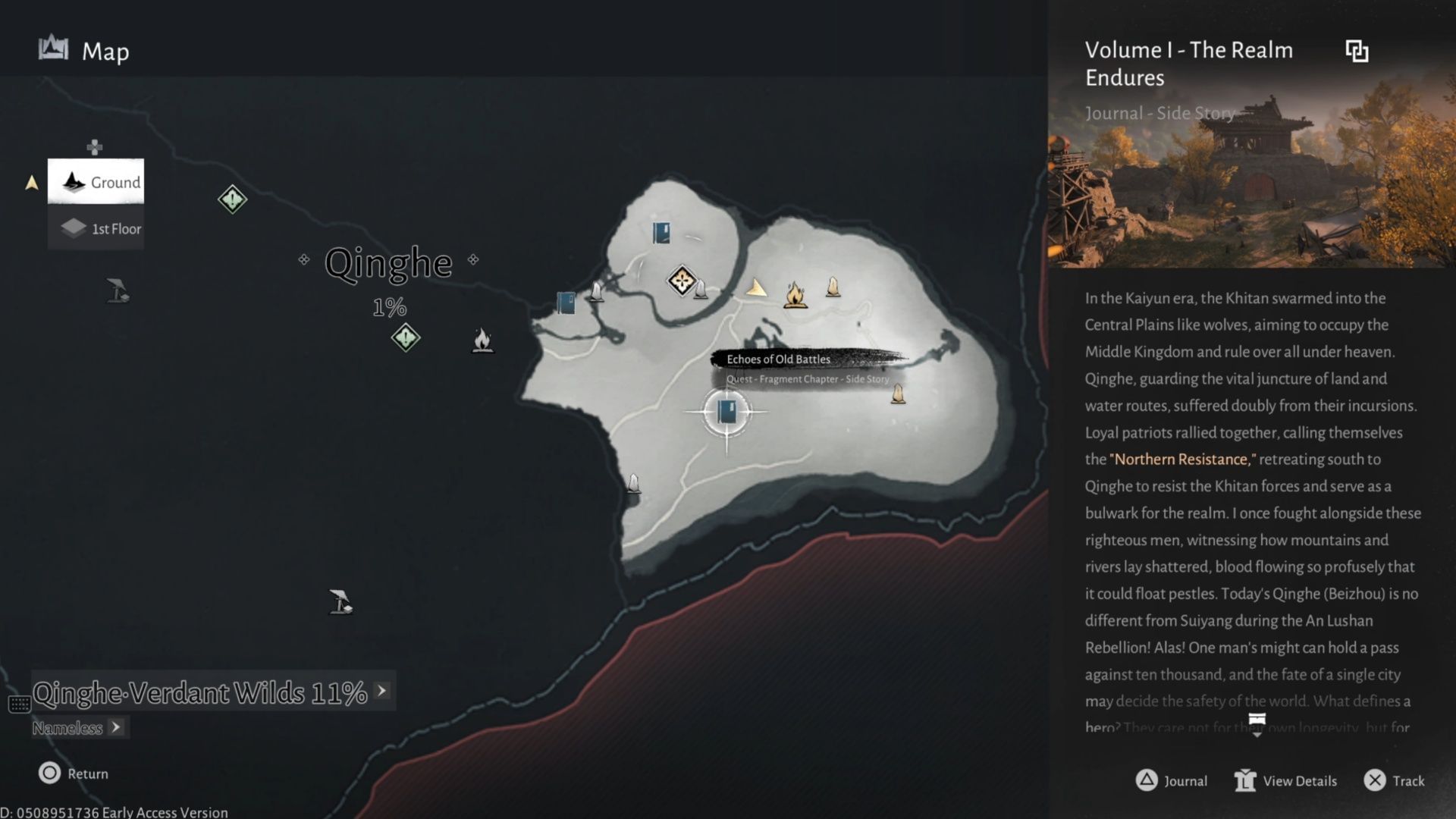Expand the Qinghe·Verdant Wilds 11% details chevron
This screenshot has width=1456, height=819.
click(380, 691)
